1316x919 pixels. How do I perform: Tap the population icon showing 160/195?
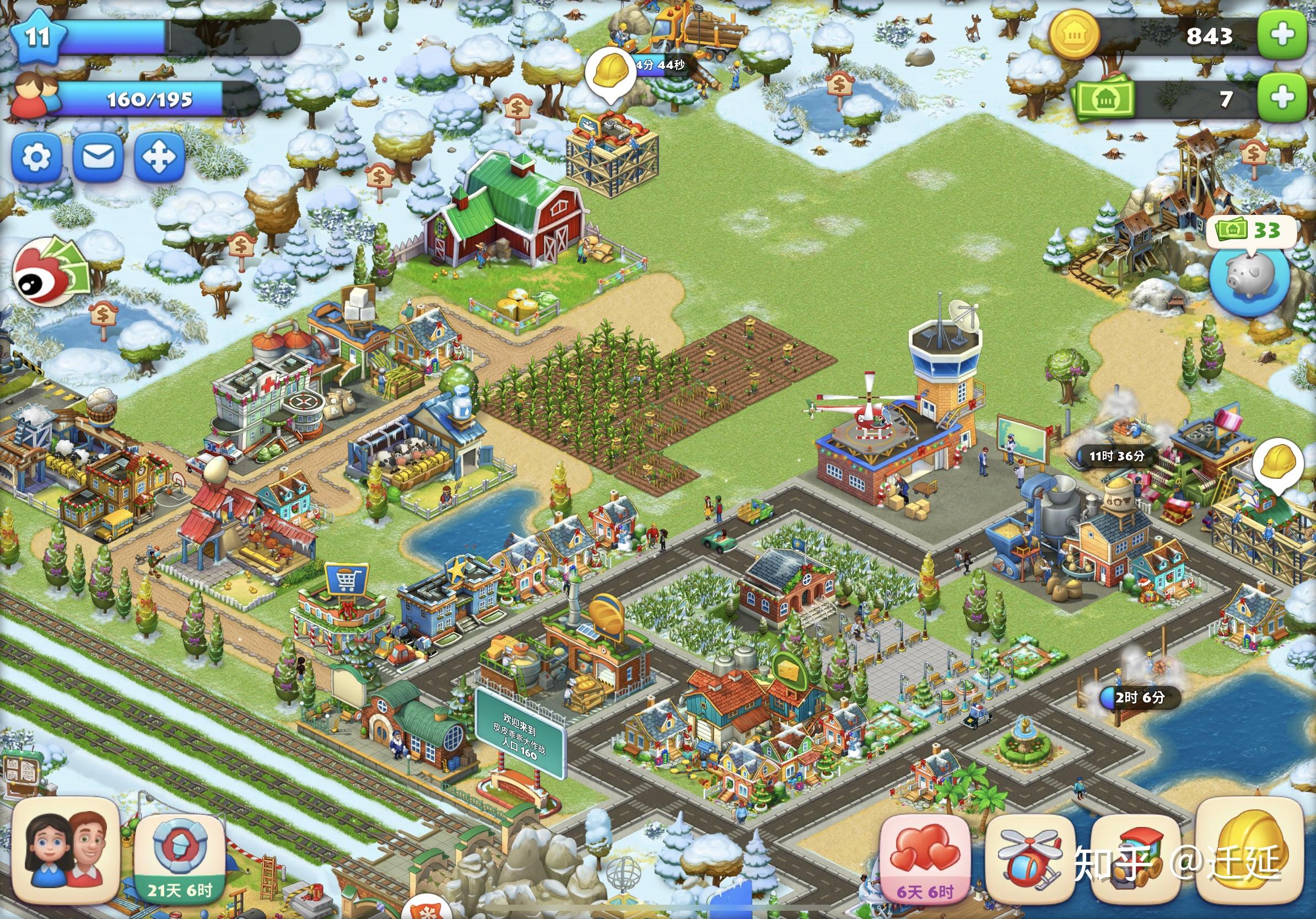click(35, 98)
